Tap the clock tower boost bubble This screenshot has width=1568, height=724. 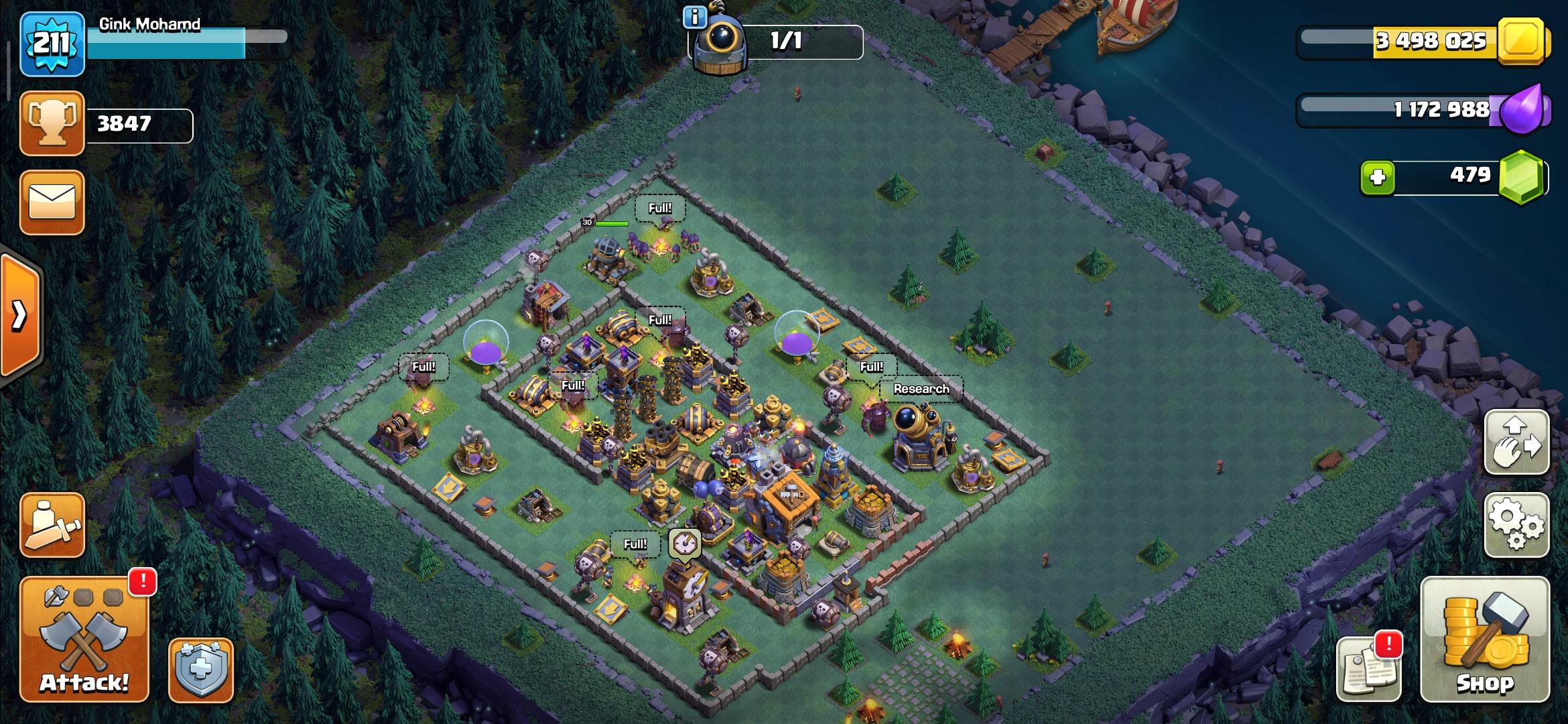(x=685, y=543)
